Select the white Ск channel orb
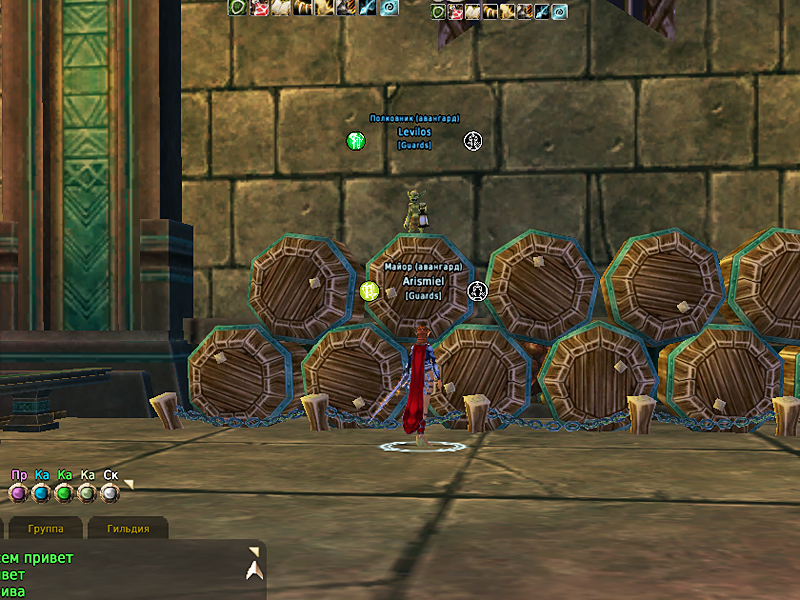Image resolution: width=800 pixels, height=600 pixels. point(110,493)
